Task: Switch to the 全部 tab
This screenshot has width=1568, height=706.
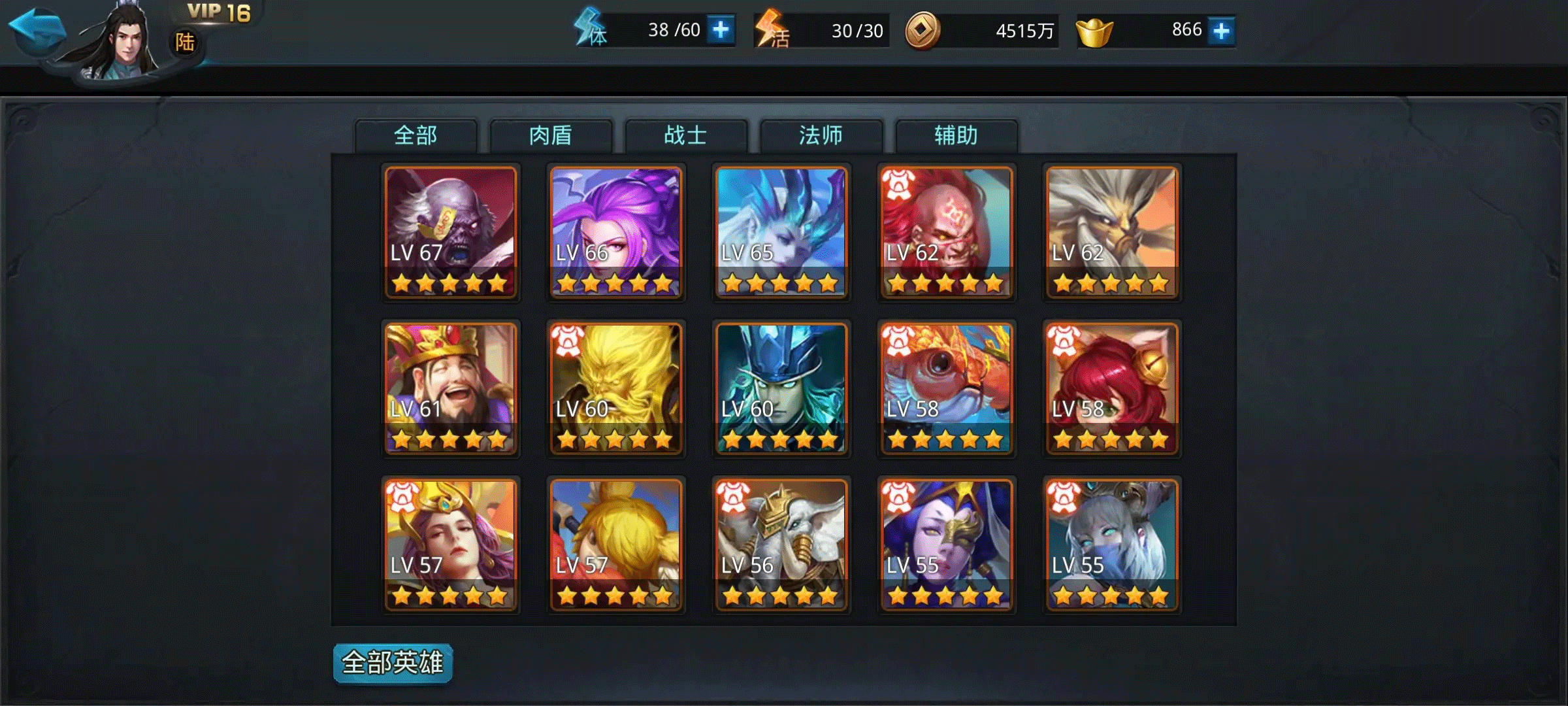Action: (x=416, y=136)
